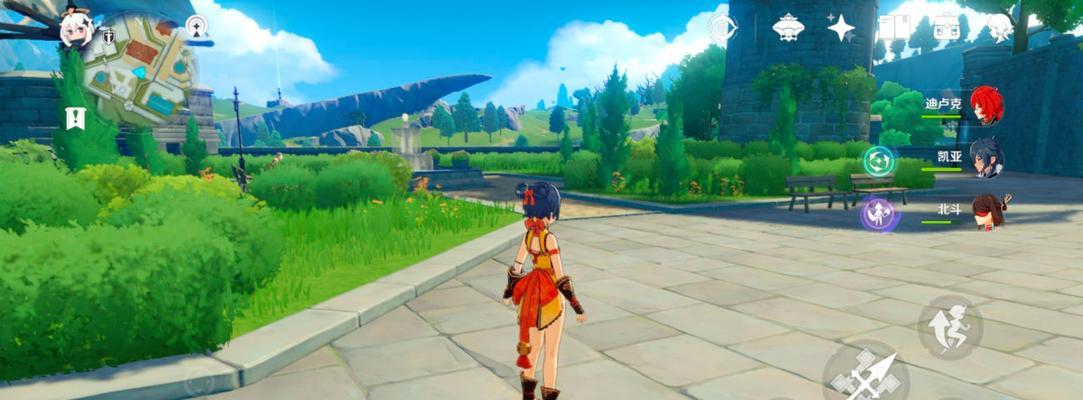The image size is (1083, 400).
Task: Open the inventory backpack icon
Action: tap(945, 27)
